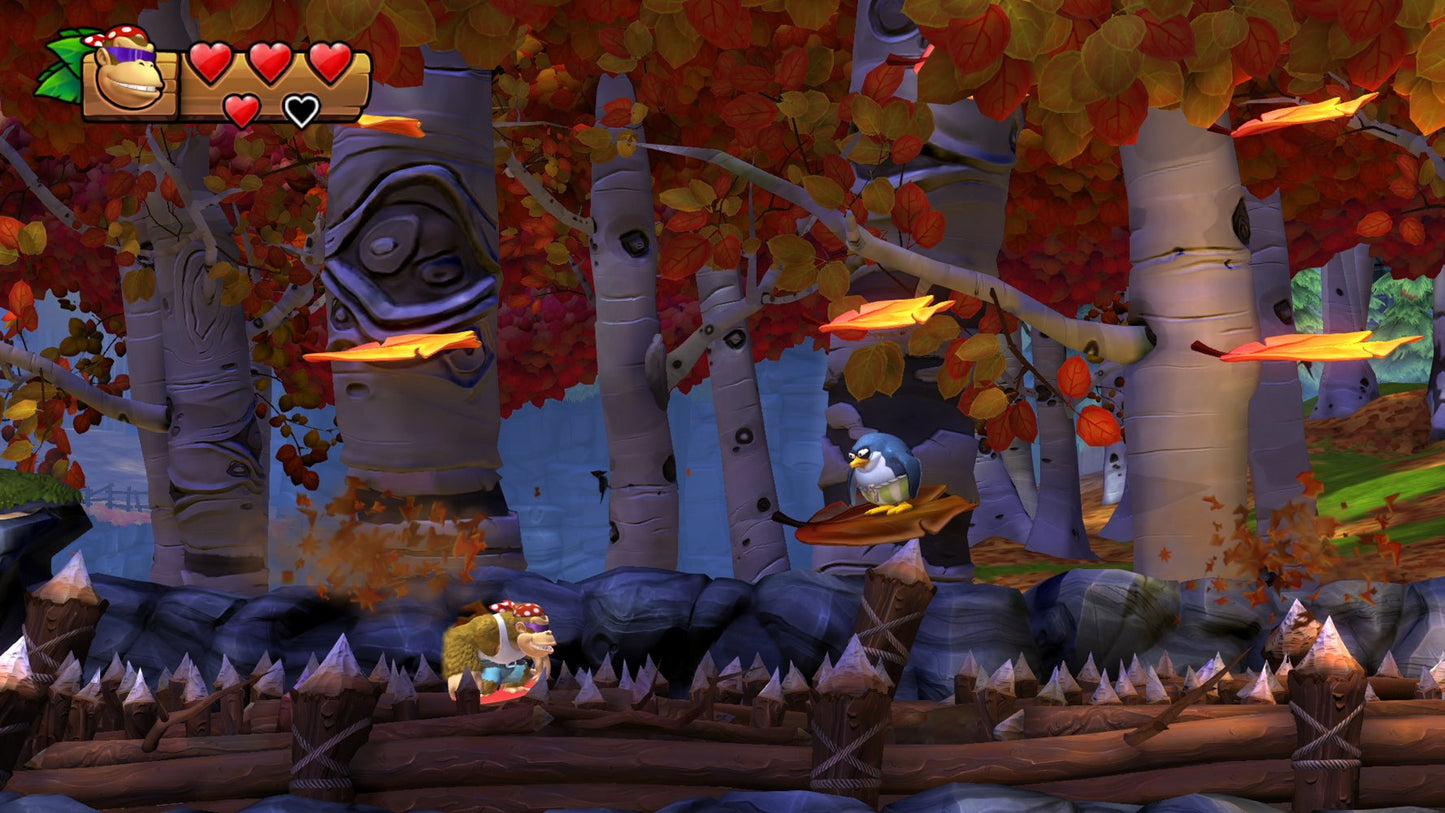Select the small lower red heart
The width and height of the screenshot is (1445, 813).
(x=241, y=110)
